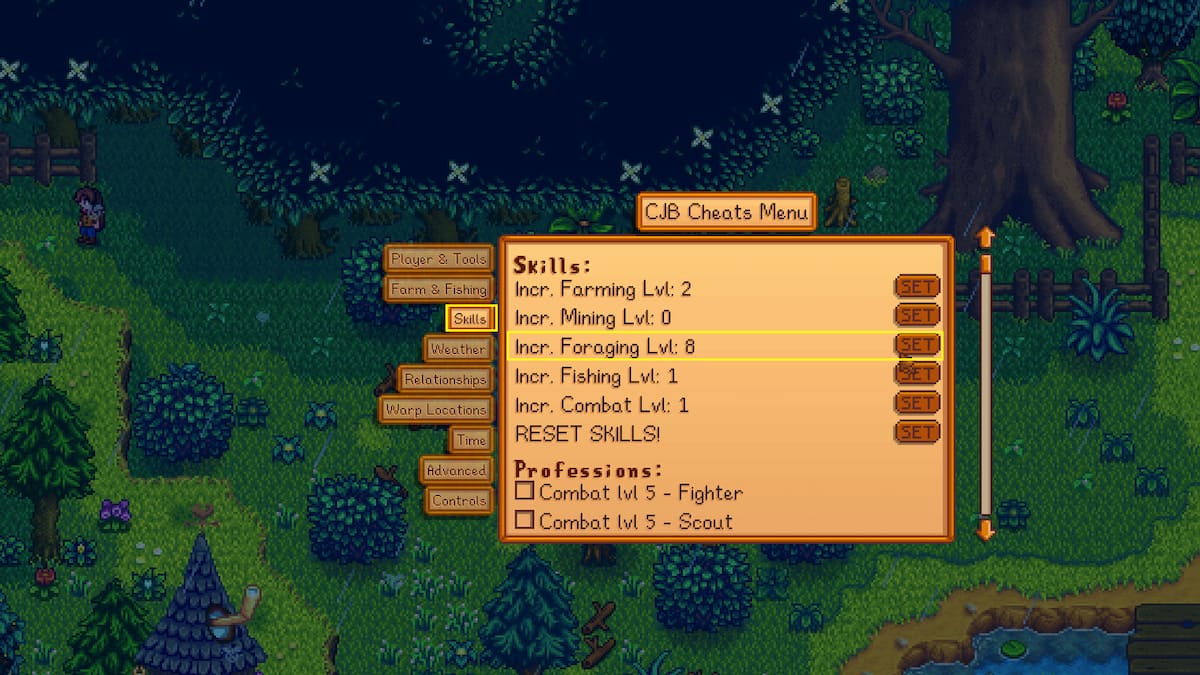Open the Controls tab
Screen dimensions: 1200x675
pos(459,500)
